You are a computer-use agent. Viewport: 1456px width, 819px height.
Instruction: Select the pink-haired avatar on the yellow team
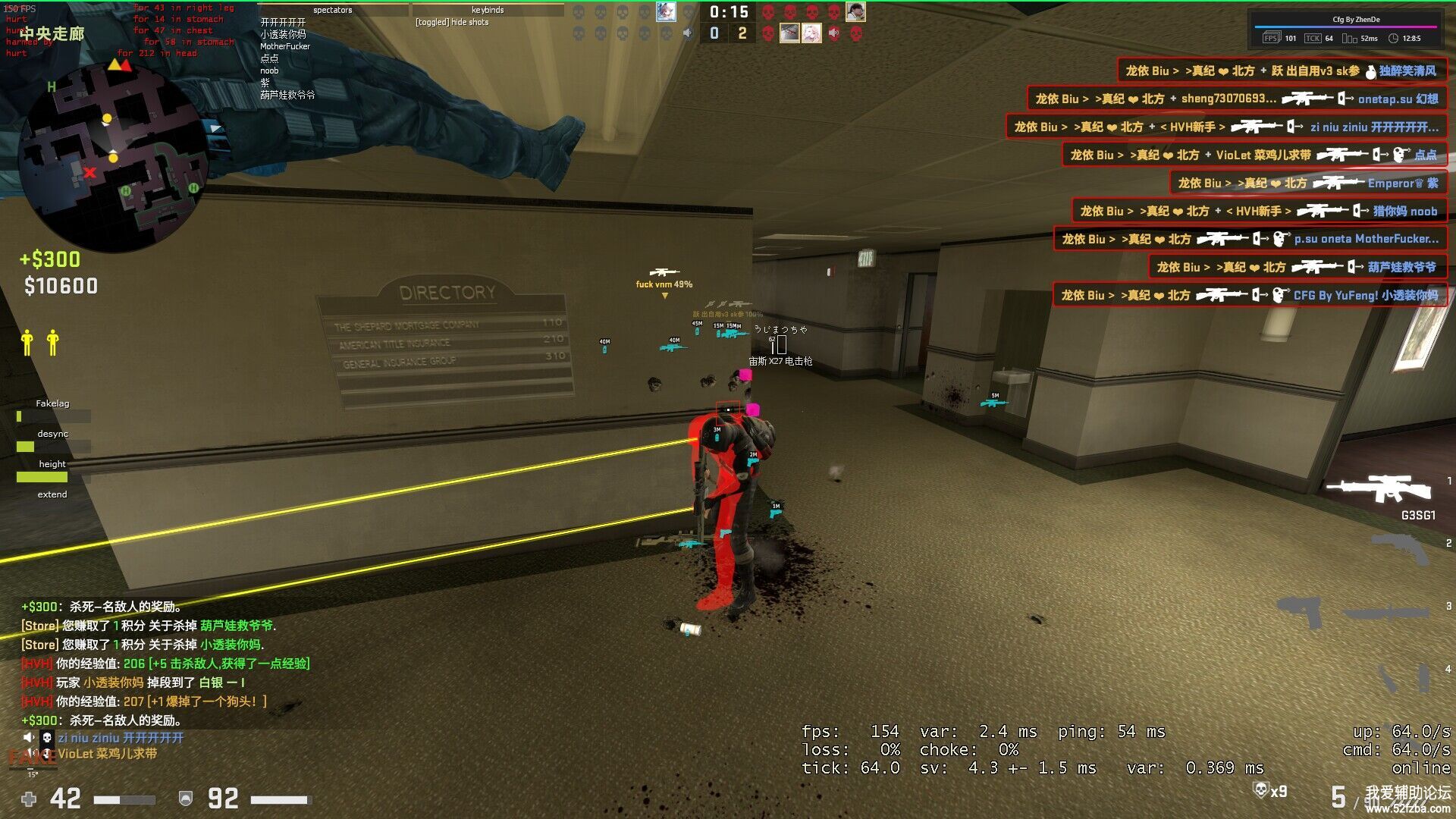click(x=811, y=33)
